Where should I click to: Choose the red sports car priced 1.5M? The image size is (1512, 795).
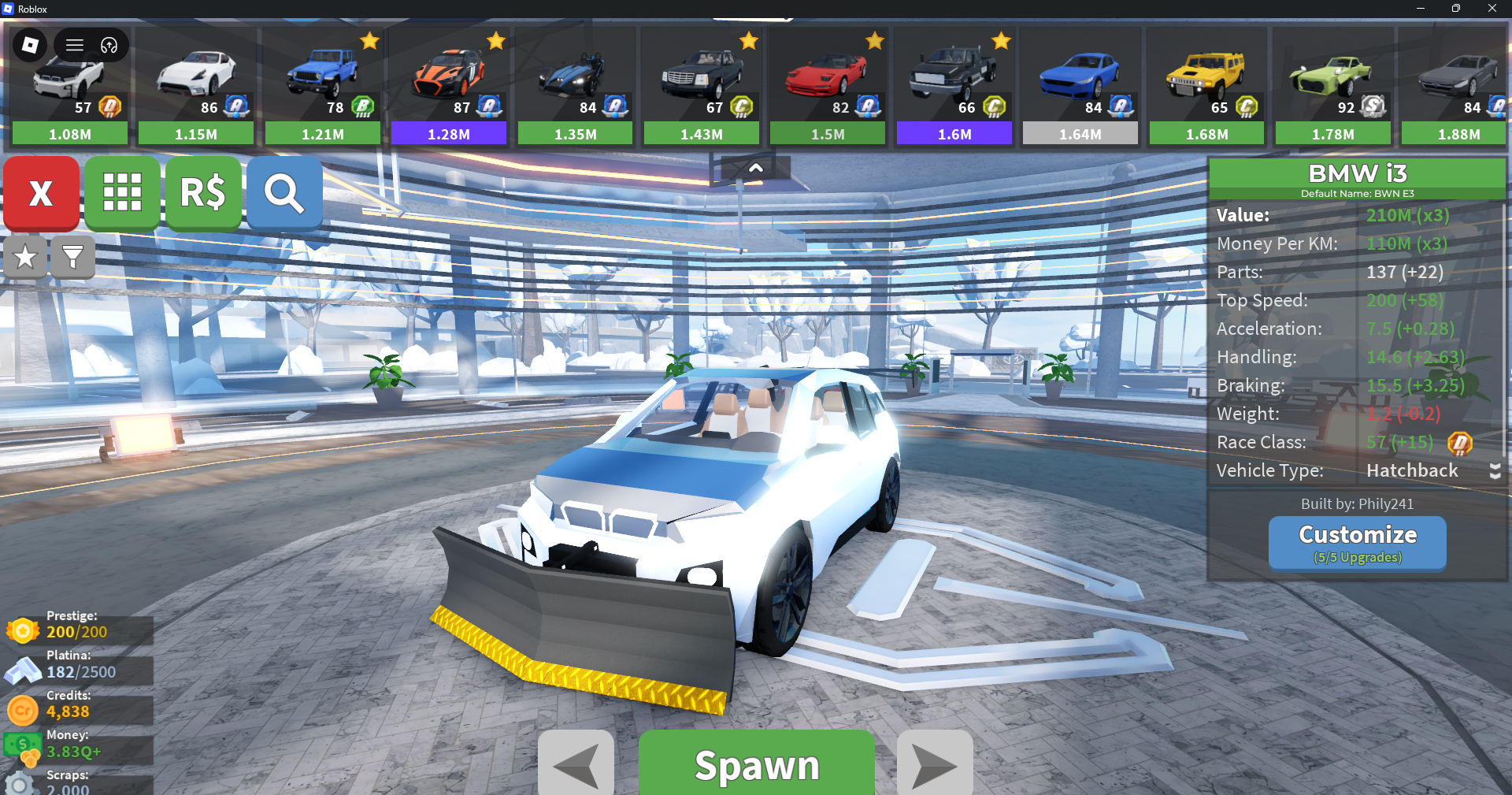[x=828, y=87]
